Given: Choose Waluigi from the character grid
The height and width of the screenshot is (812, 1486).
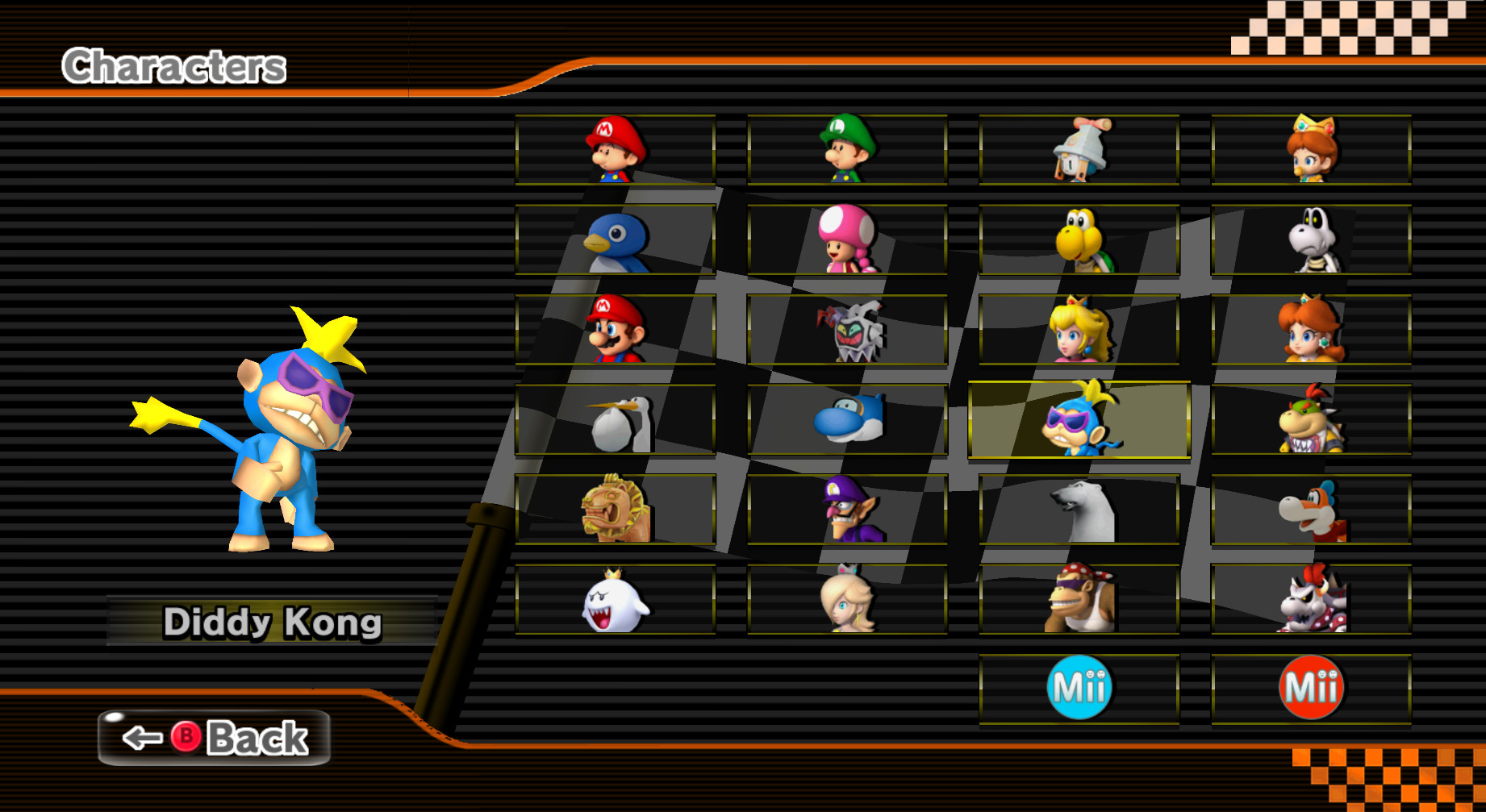Looking at the screenshot, I should (x=846, y=514).
